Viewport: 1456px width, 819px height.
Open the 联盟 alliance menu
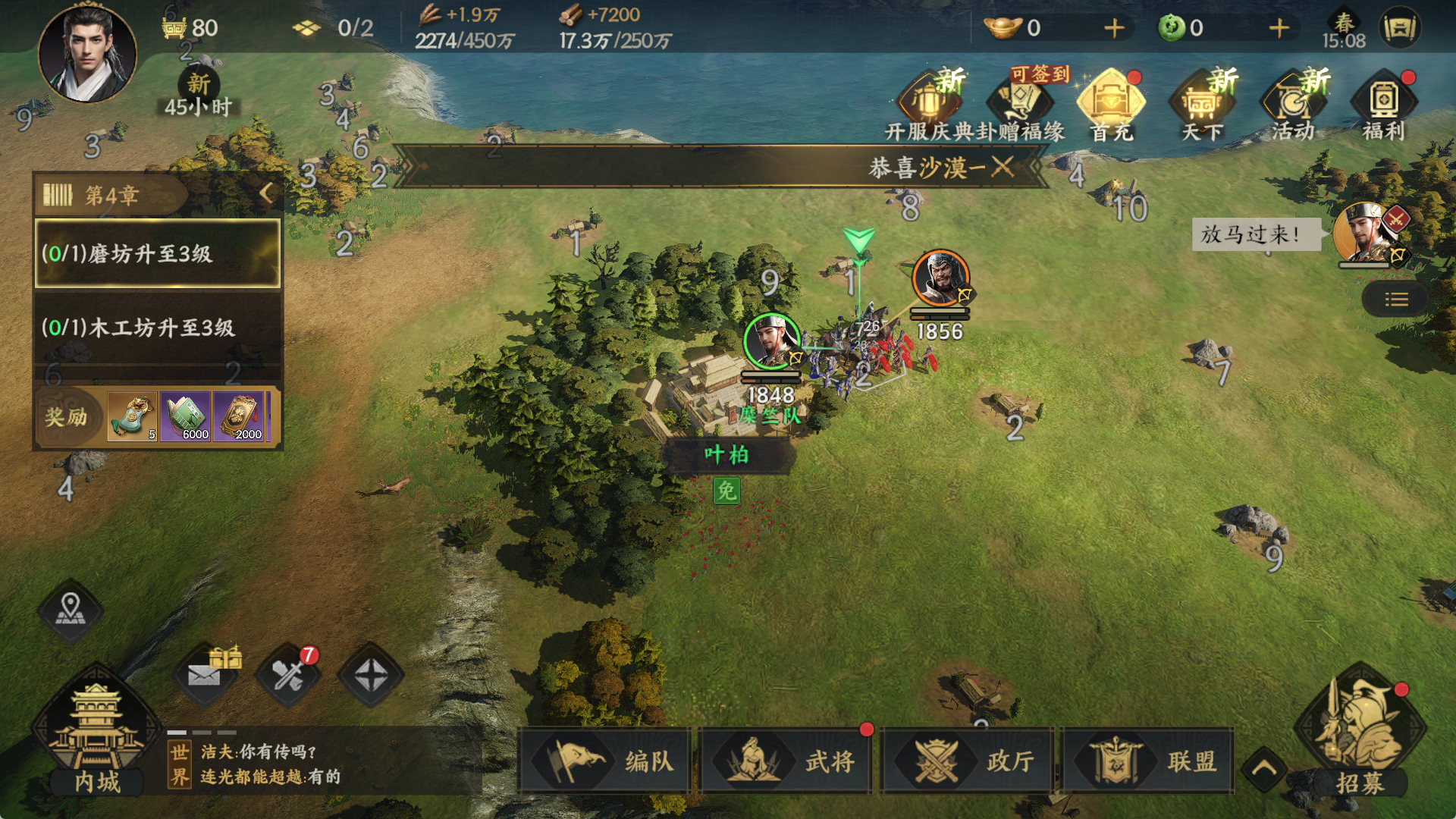click(1148, 761)
